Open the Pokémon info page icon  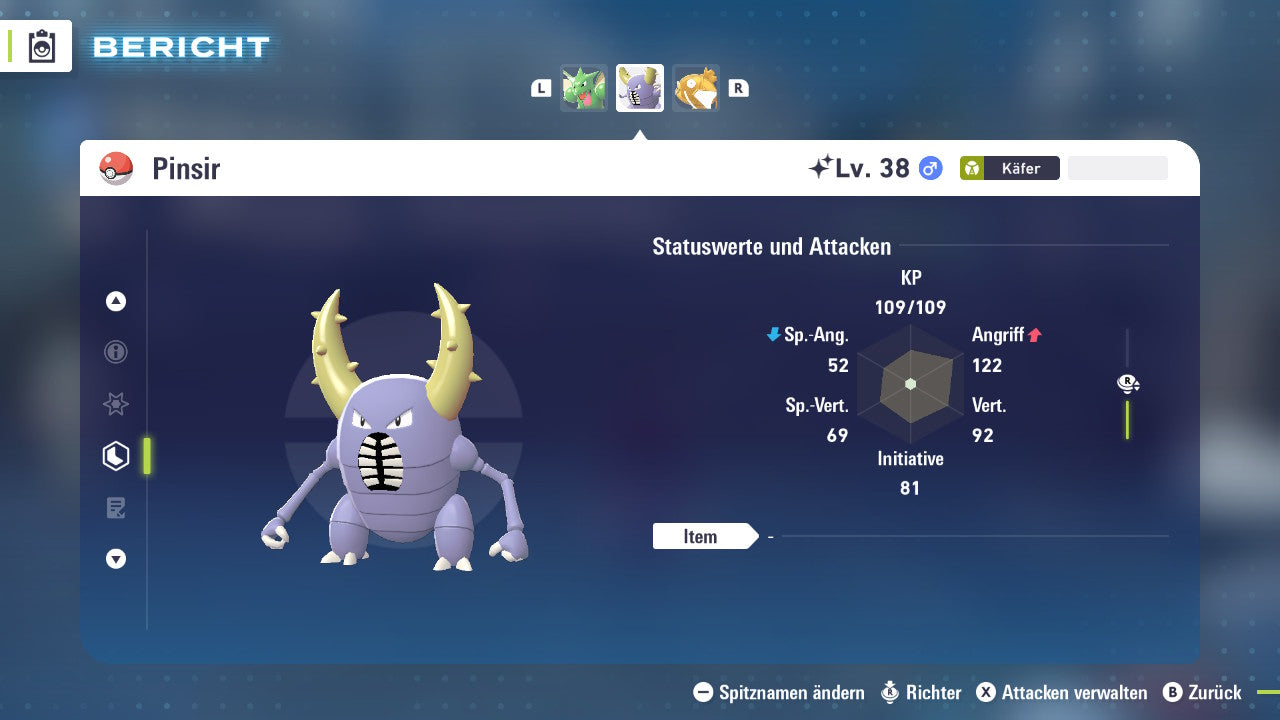pos(115,352)
